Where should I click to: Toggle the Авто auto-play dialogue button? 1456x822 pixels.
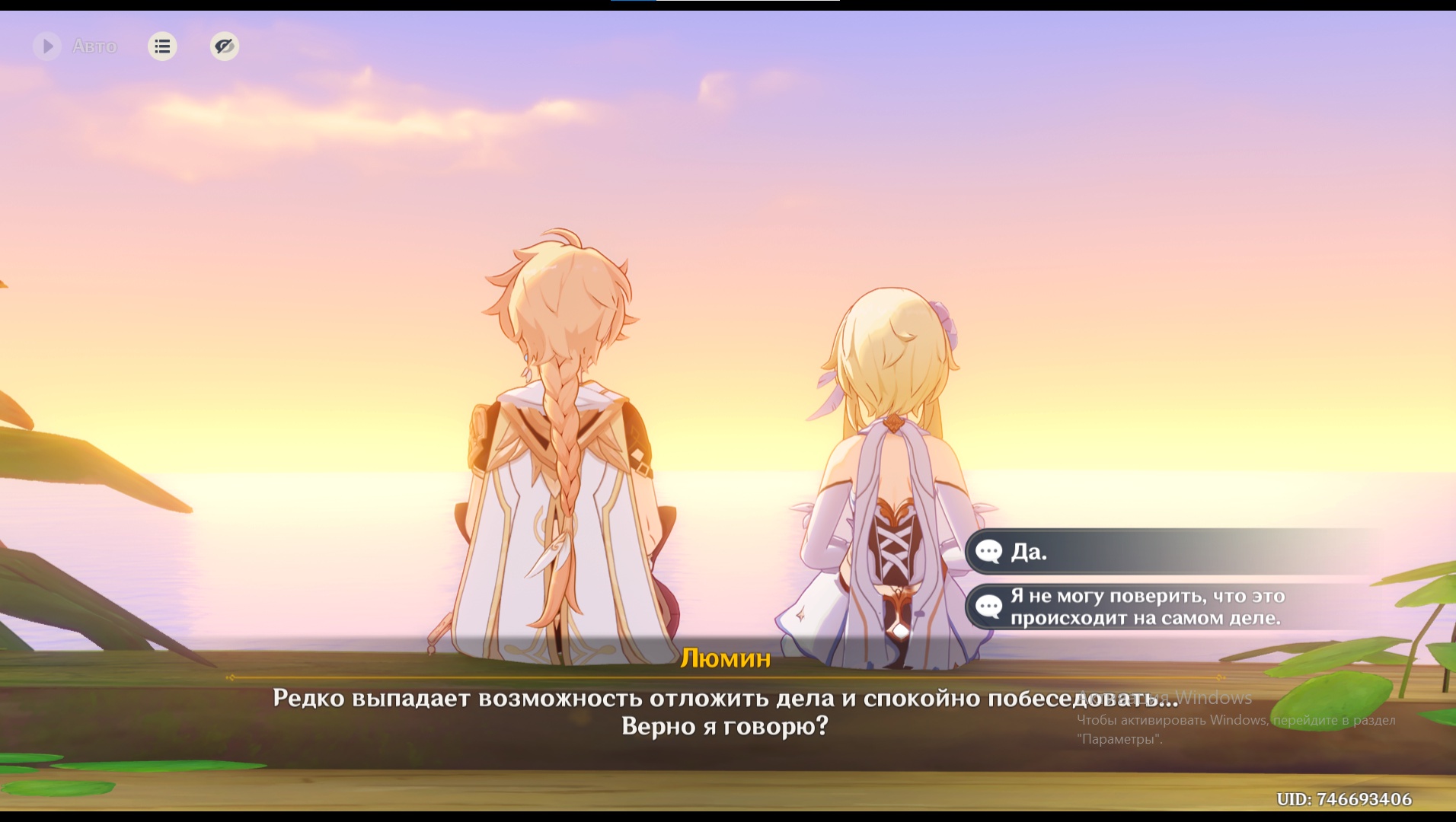pos(47,46)
